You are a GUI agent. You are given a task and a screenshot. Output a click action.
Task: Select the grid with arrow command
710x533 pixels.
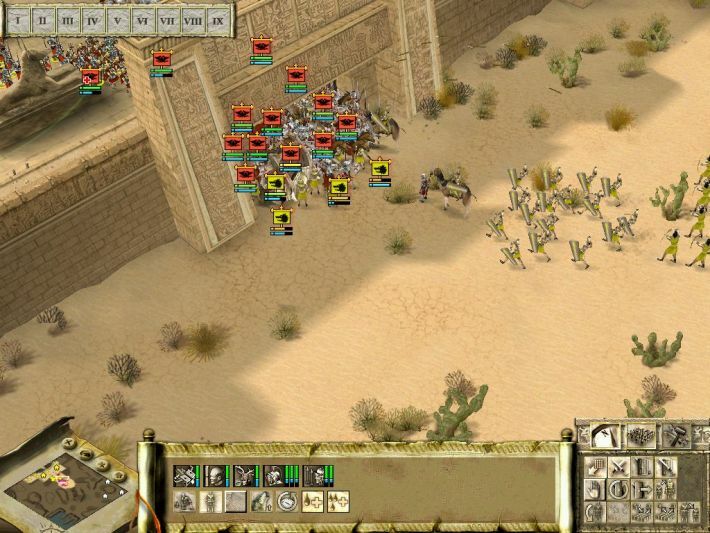(x=596, y=467)
